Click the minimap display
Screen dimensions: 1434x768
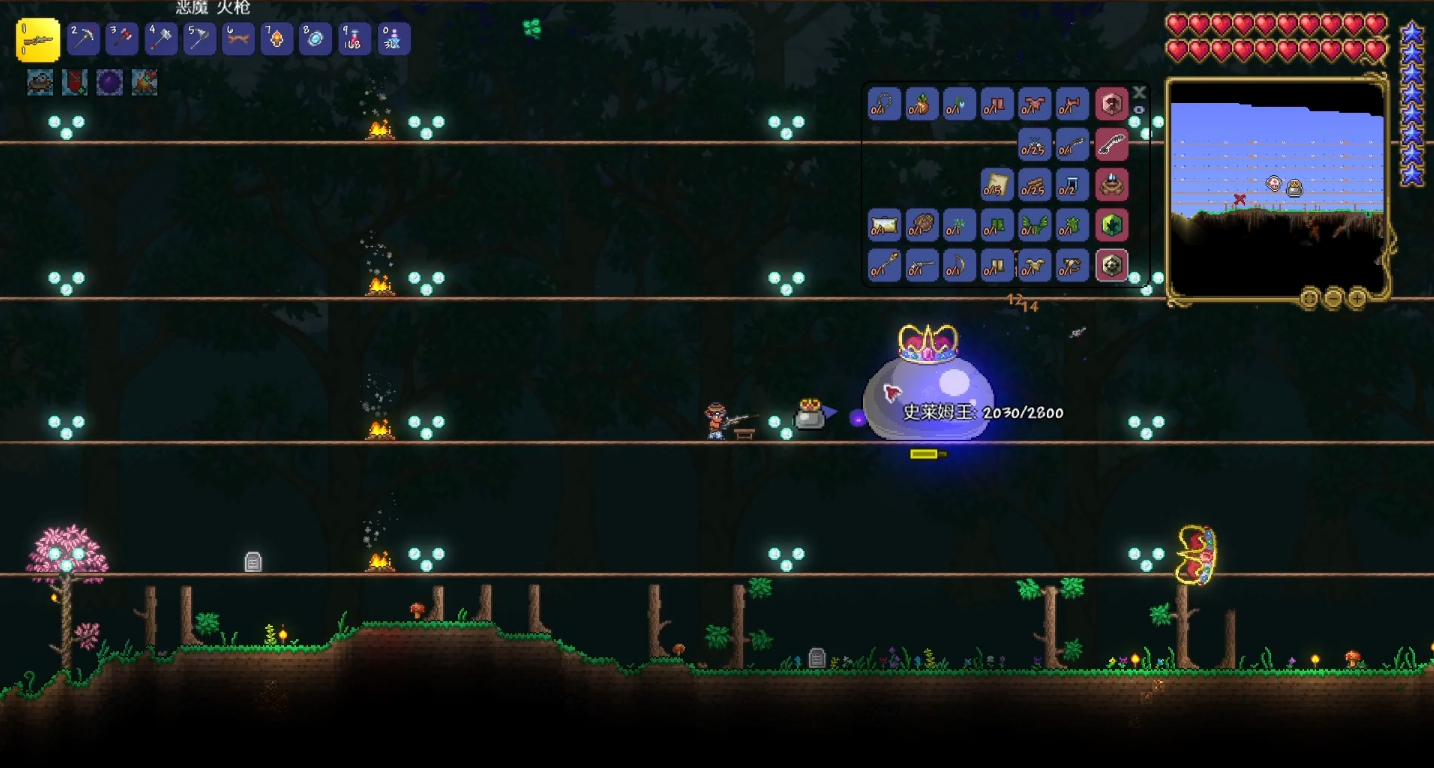(x=1277, y=185)
